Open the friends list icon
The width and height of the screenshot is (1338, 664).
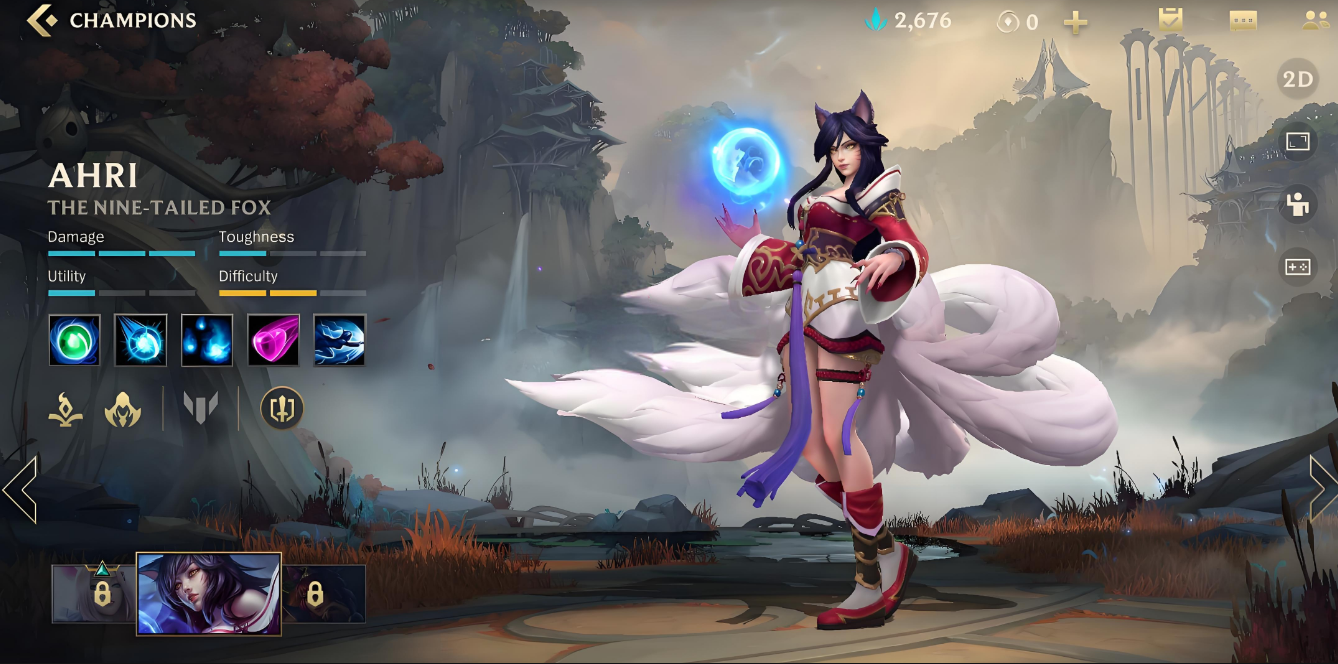1316,20
